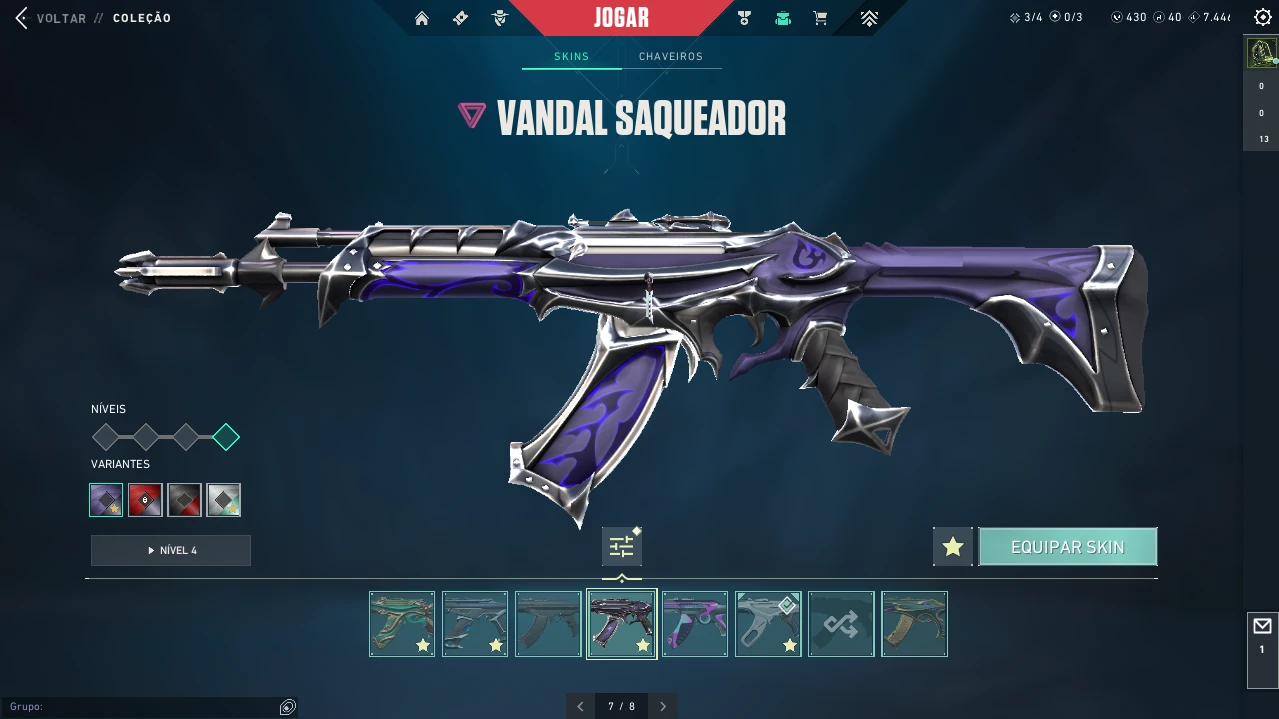The height and width of the screenshot is (719, 1279).
Task: Pick the black and red variant
Action: click(184, 500)
